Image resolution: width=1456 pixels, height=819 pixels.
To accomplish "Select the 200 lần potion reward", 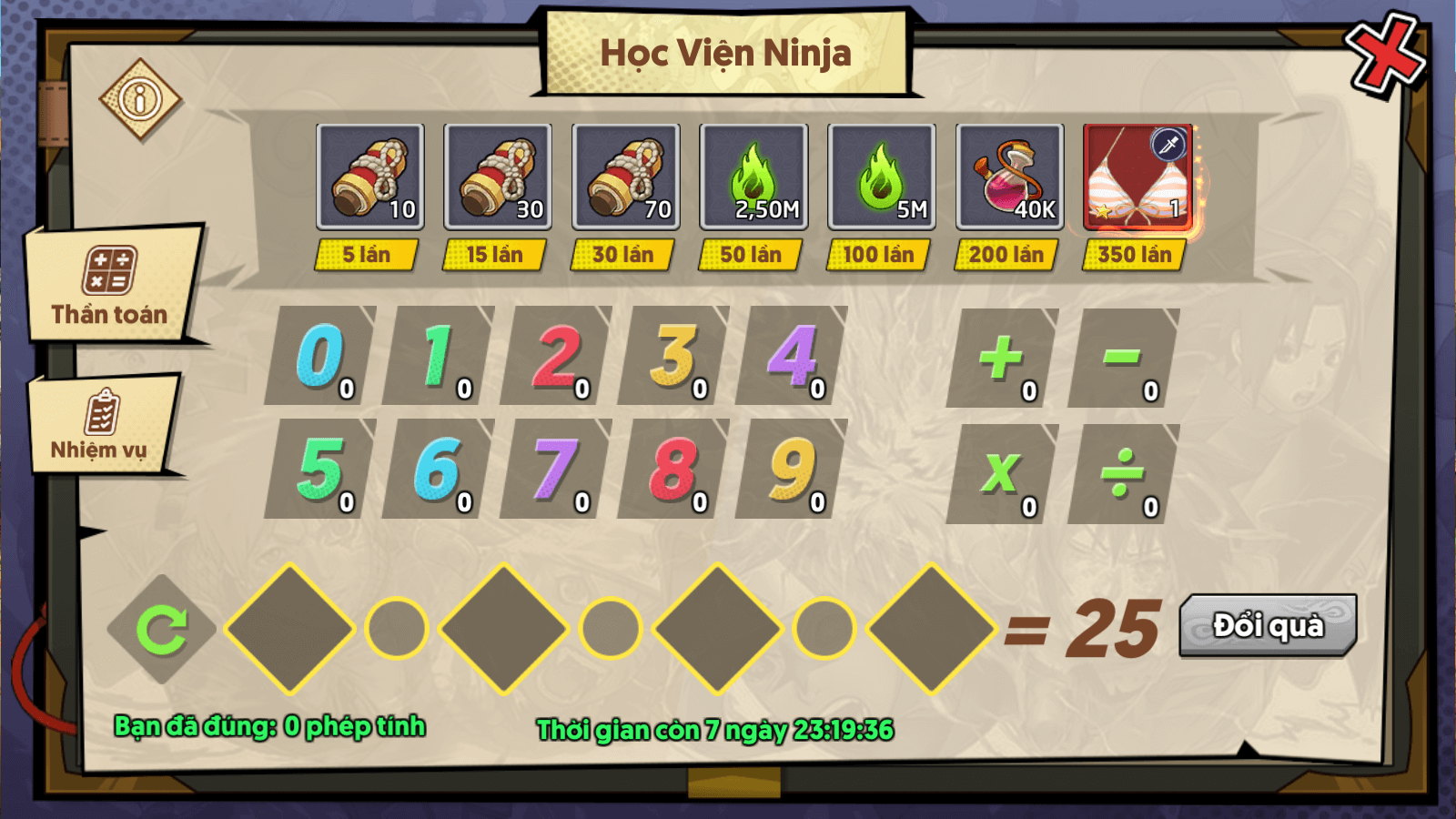I will [1009, 177].
